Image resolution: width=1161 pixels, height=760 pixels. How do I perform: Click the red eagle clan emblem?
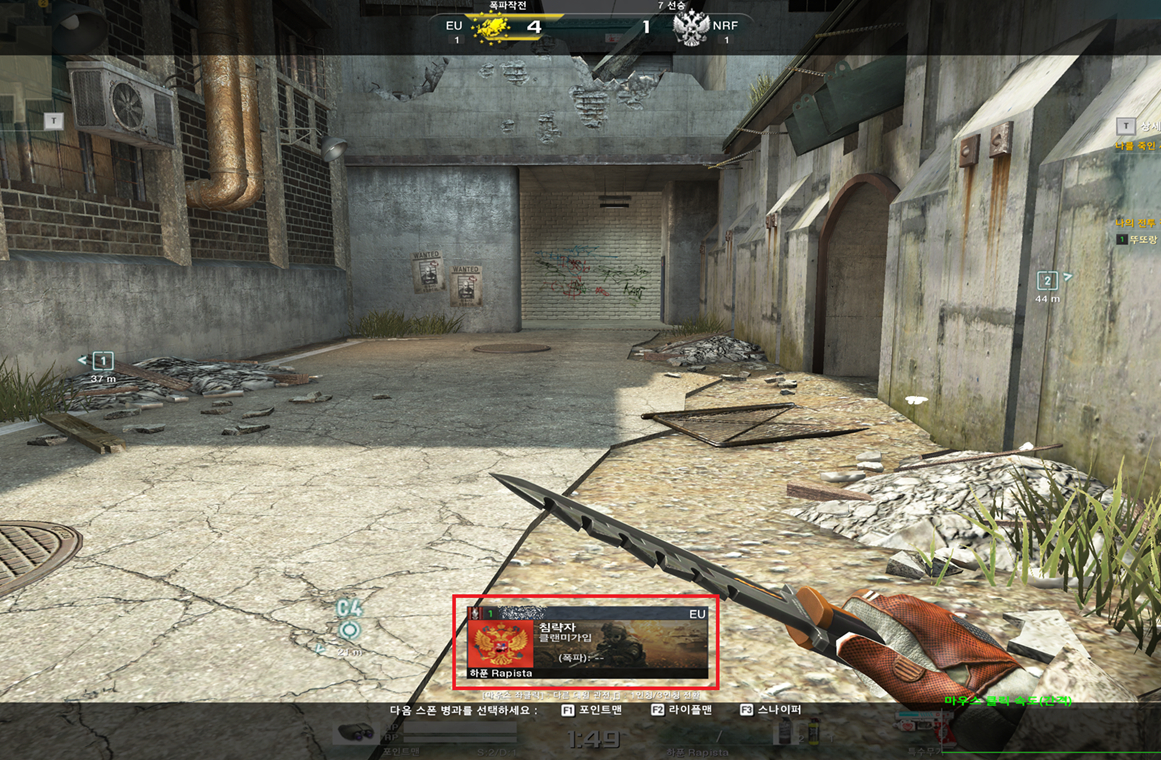pos(501,645)
